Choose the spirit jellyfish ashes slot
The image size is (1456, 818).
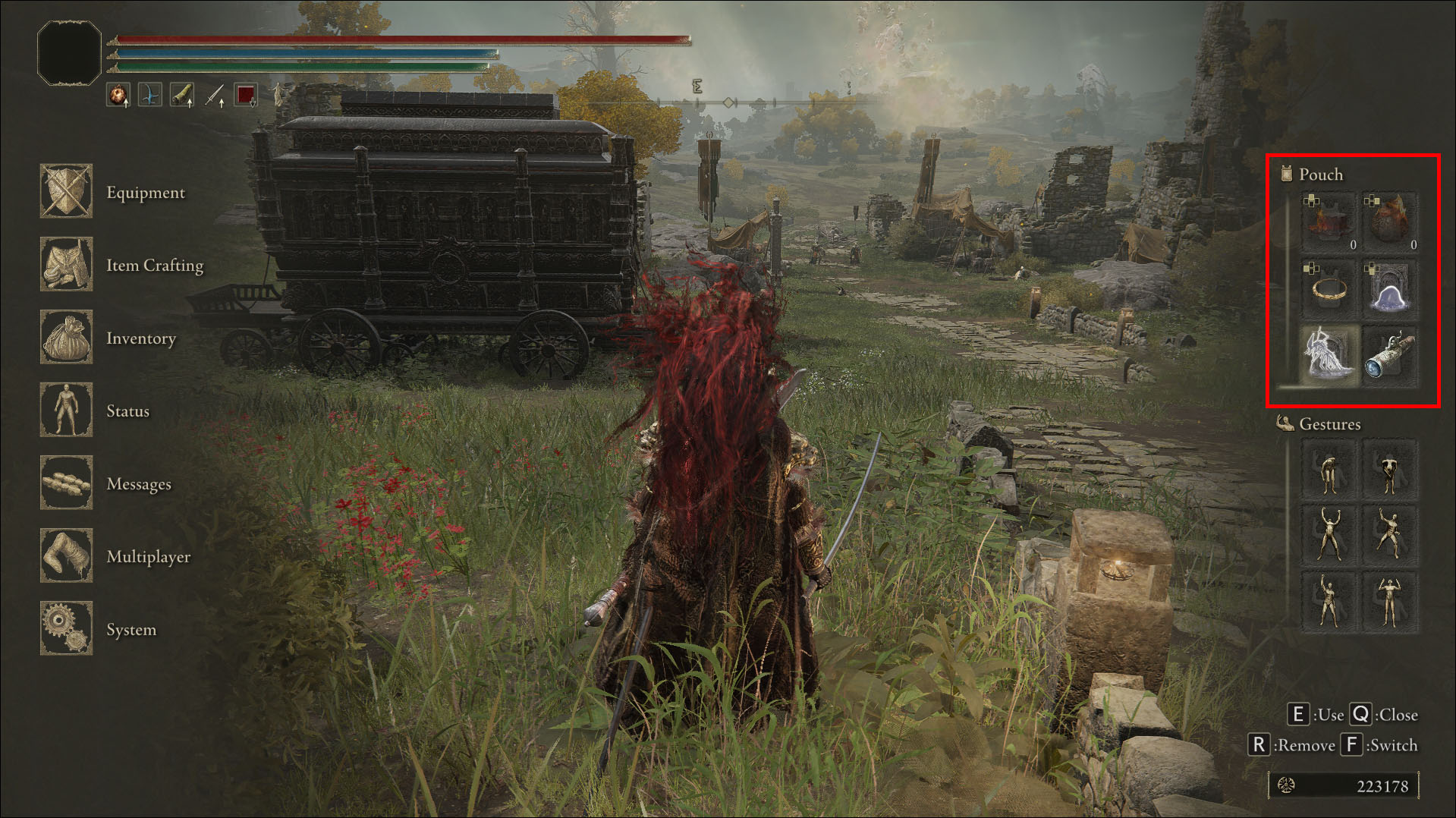pos(1389,289)
